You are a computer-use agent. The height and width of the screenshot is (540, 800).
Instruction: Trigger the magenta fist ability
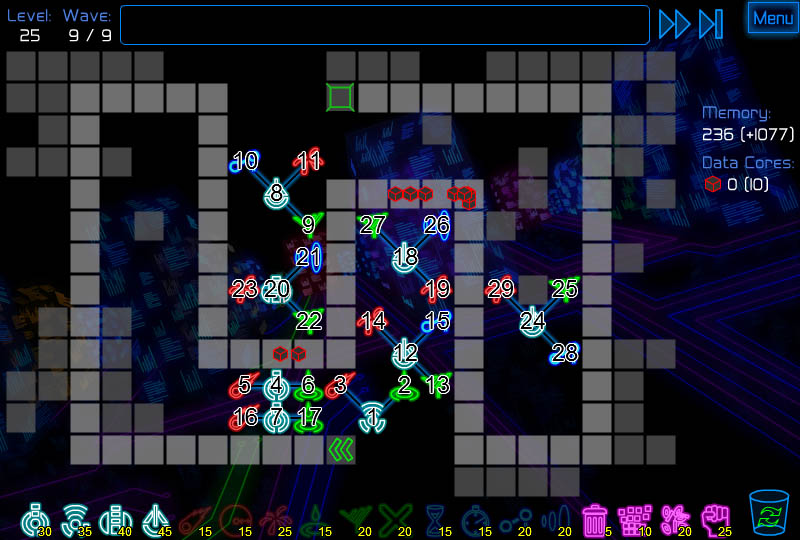point(714,519)
